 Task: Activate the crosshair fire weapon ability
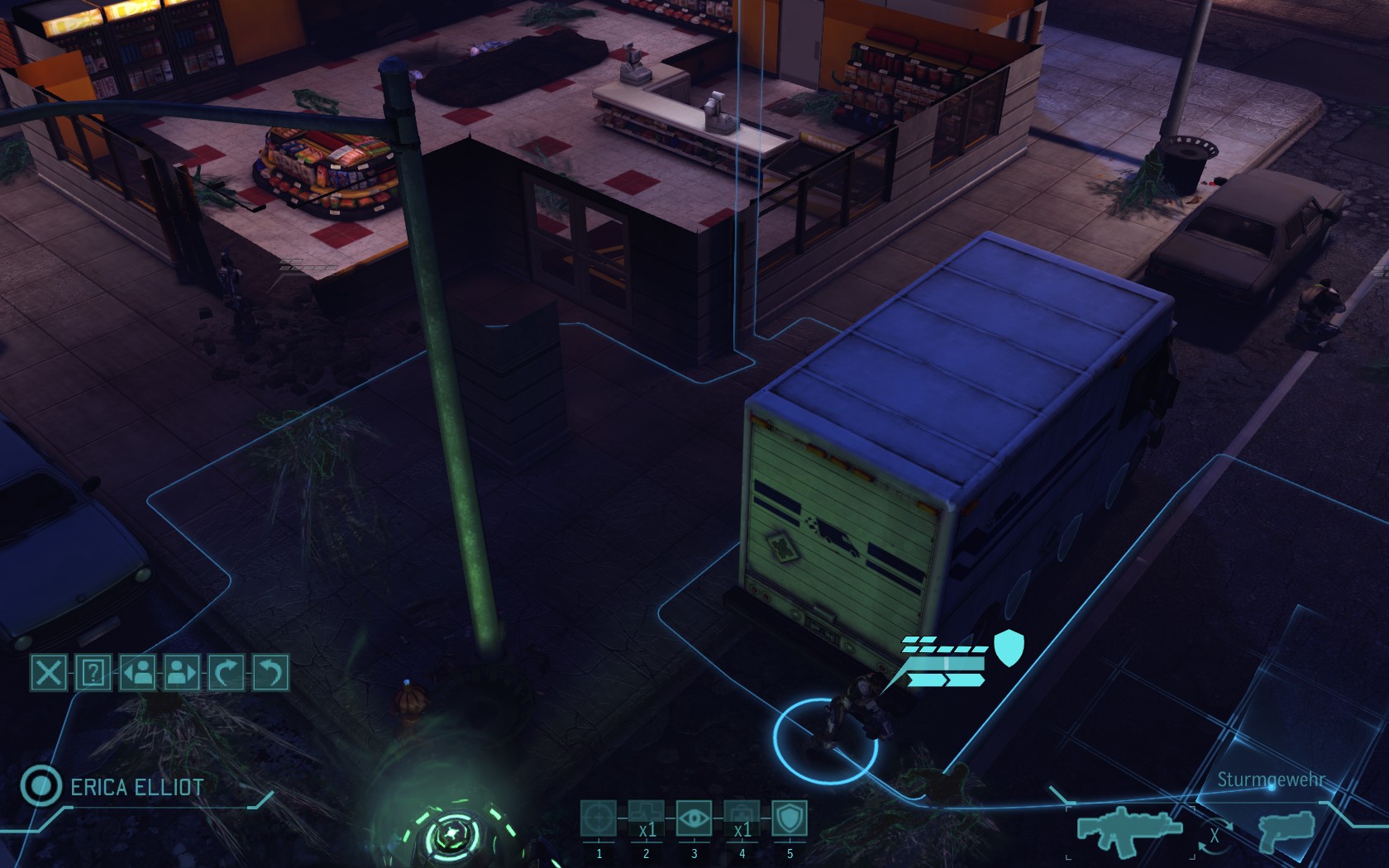tap(599, 819)
